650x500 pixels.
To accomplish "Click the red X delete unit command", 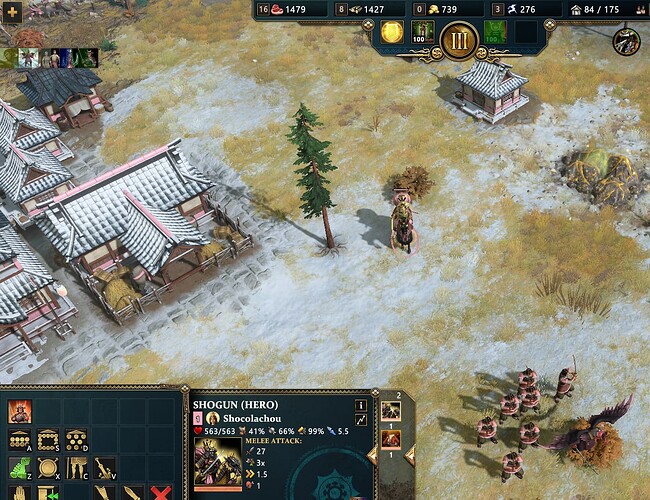I will (x=159, y=493).
